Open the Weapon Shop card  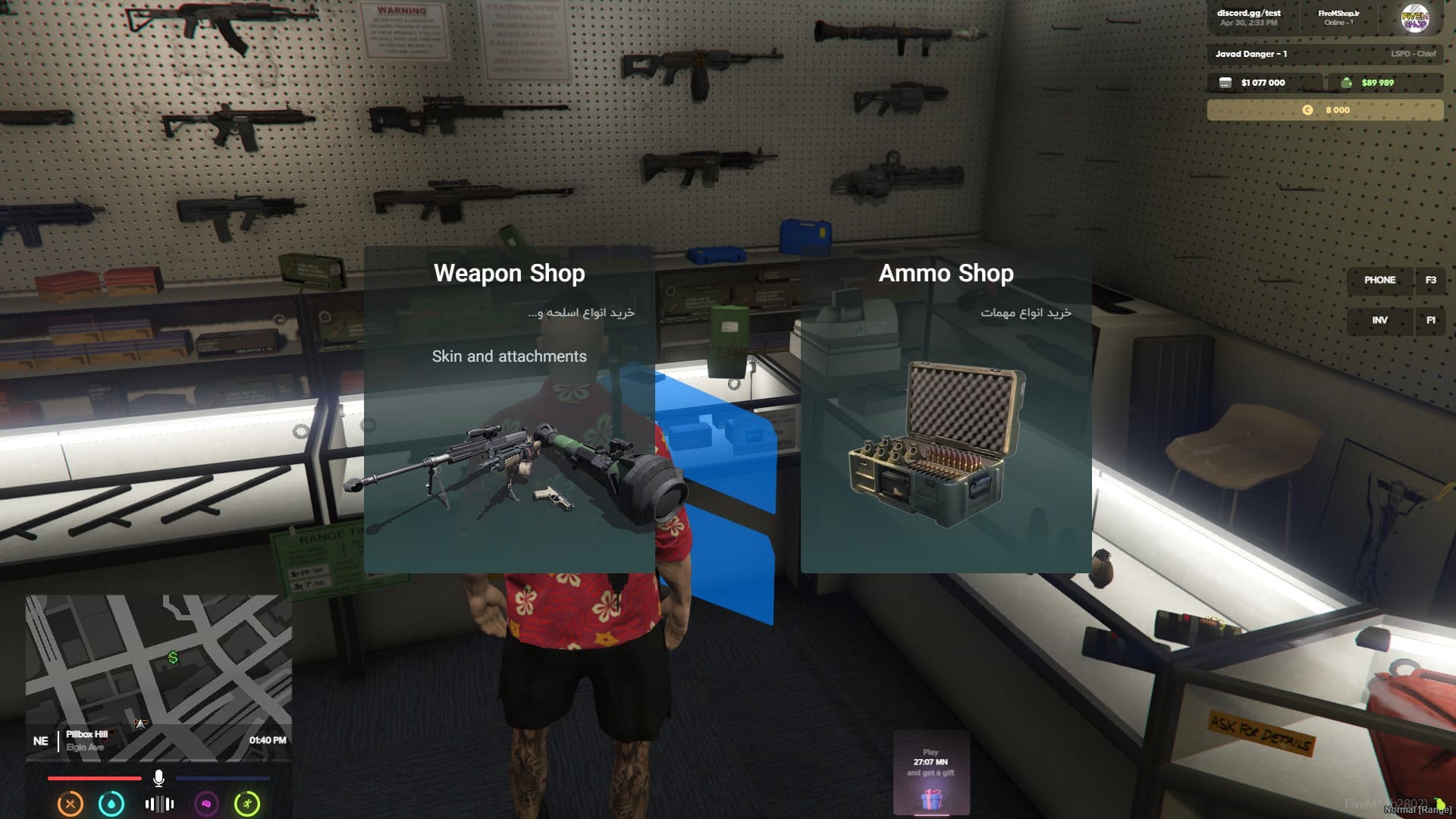point(509,274)
